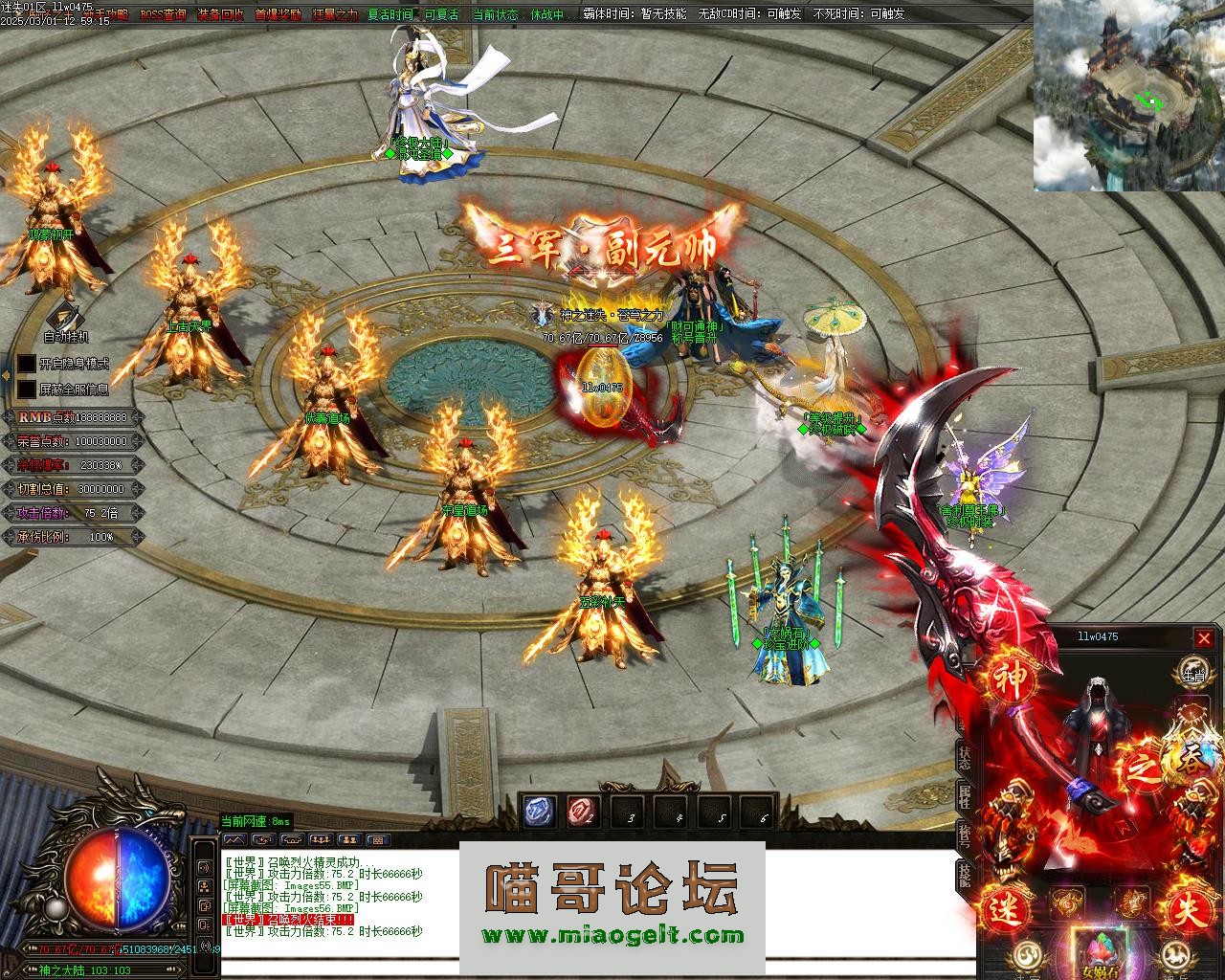1225x980 pixels.
Task: Toggle the 开启隐身模式 stealth checkbox
Action: [27, 365]
